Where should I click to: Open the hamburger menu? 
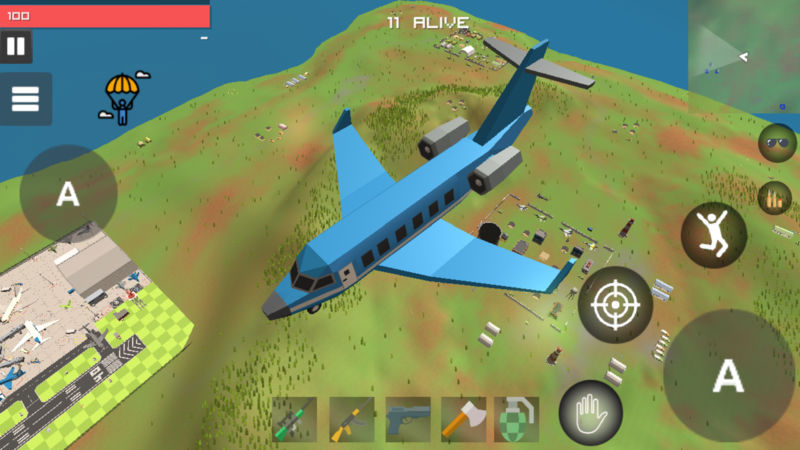click(25, 99)
